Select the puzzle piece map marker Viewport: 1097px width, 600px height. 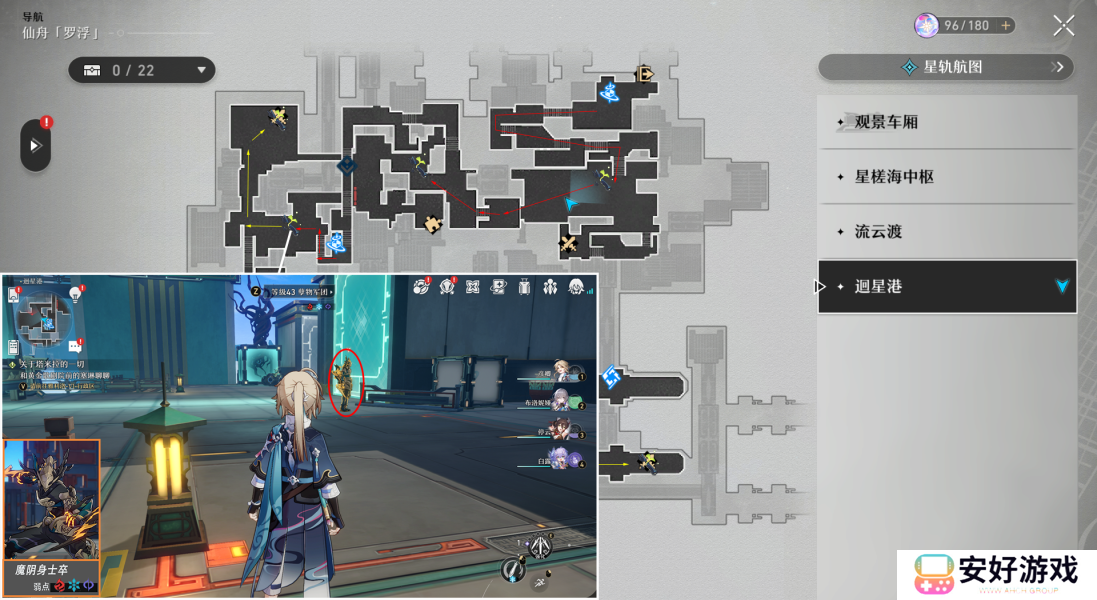(x=432, y=223)
